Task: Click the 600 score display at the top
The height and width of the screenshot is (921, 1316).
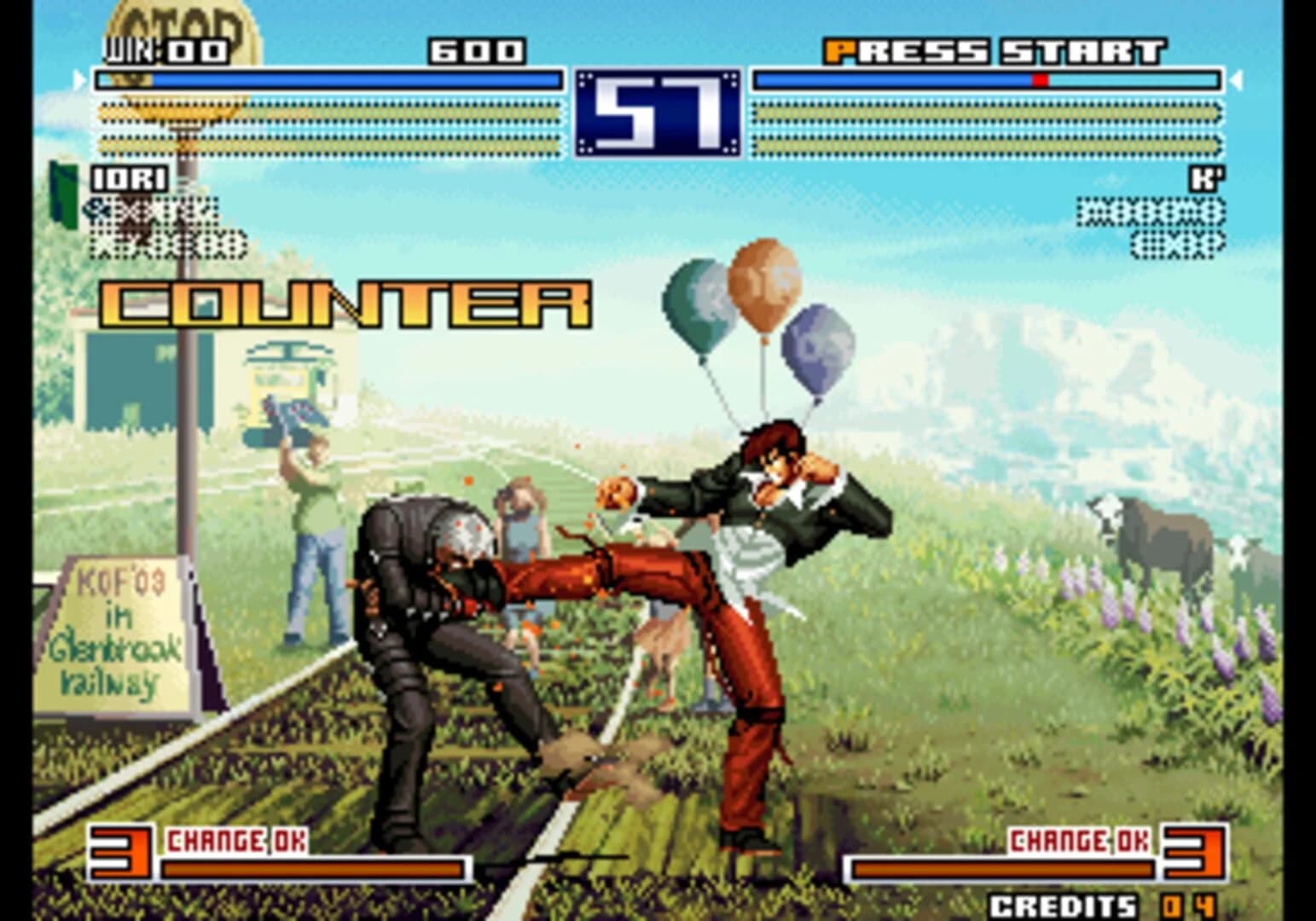Action: click(x=478, y=51)
